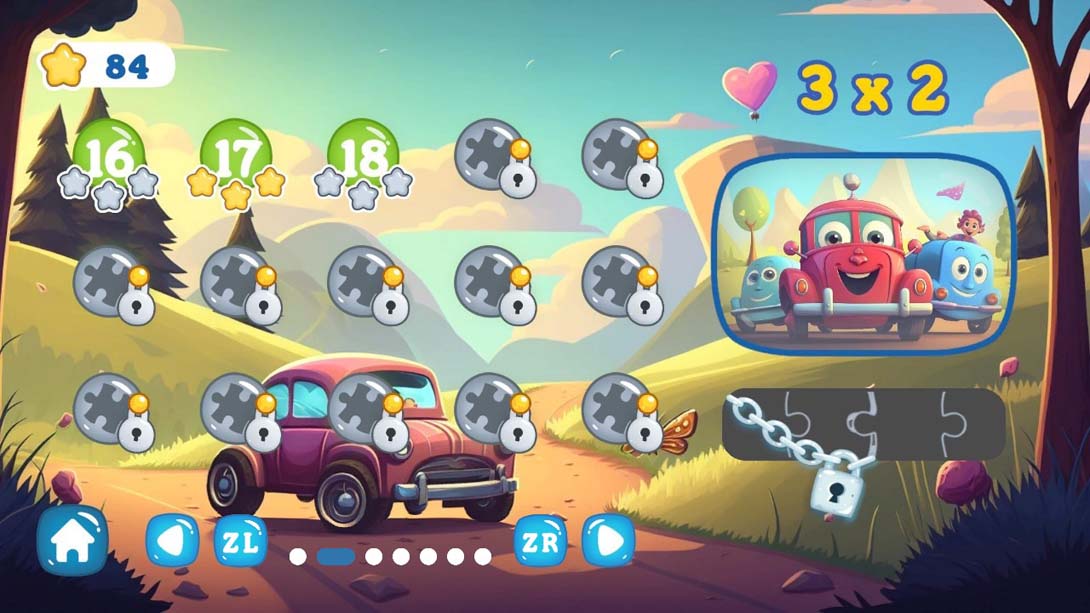
Task: Go to the previous page with left arrow
Action: point(172,541)
